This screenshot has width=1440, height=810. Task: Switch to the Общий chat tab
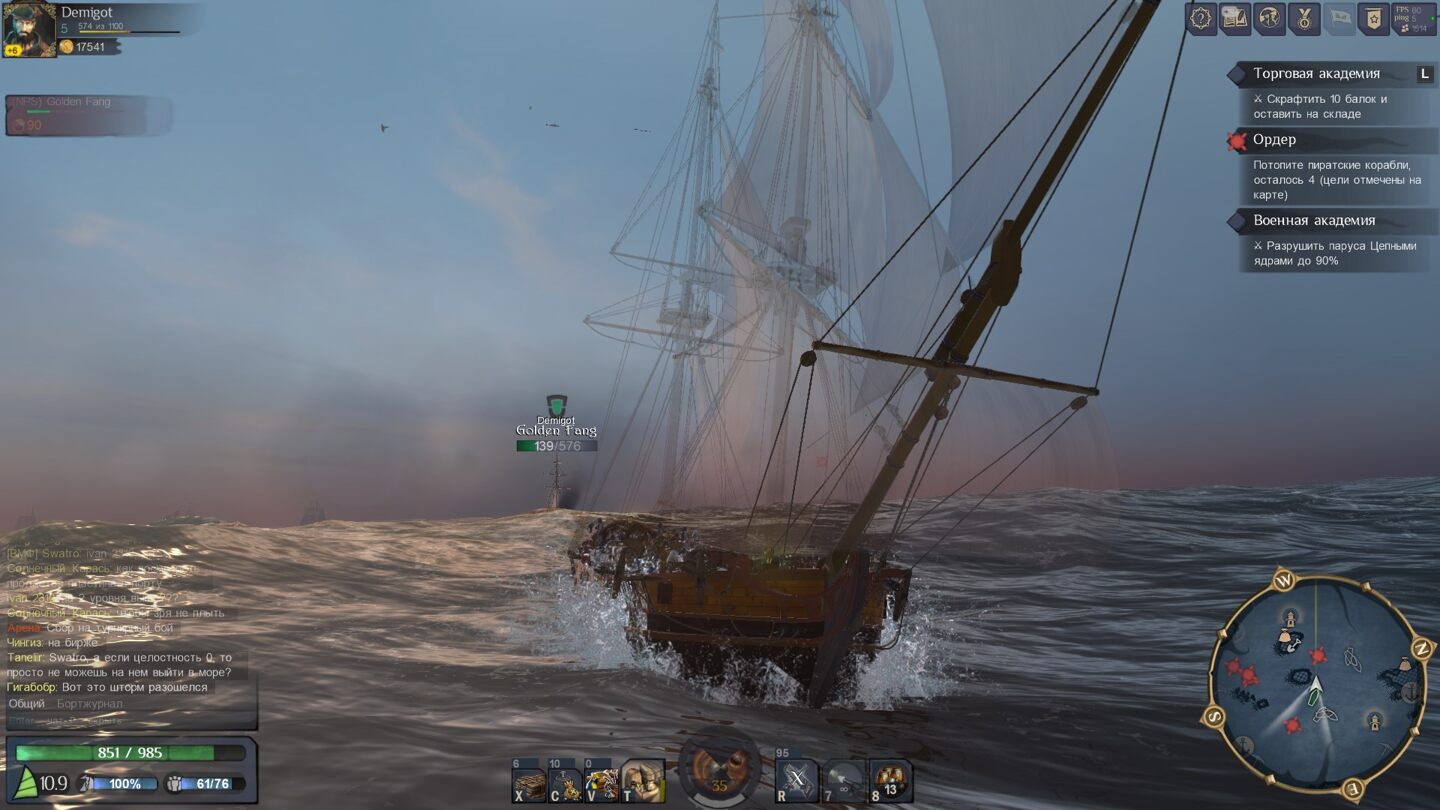pyautogui.click(x=27, y=704)
